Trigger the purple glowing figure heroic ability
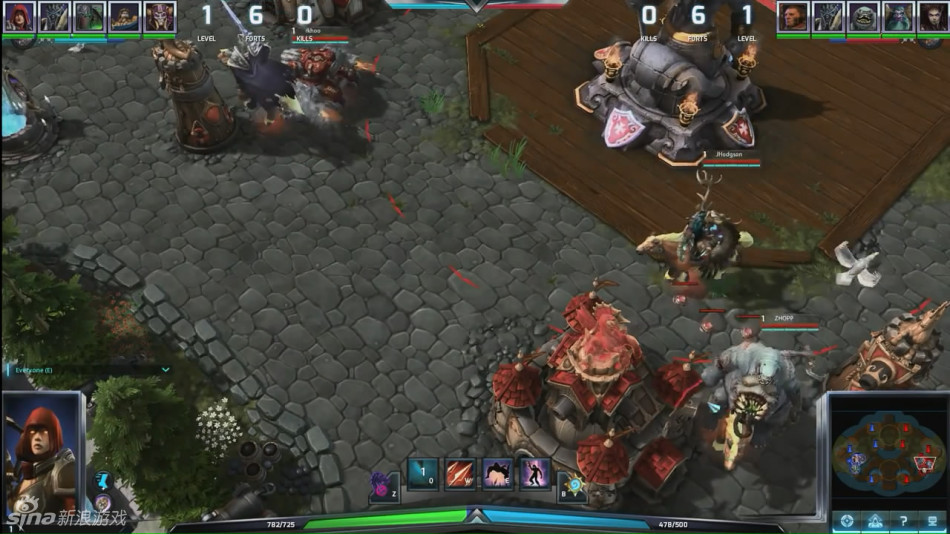950x534 pixels. tap(534, 473)
